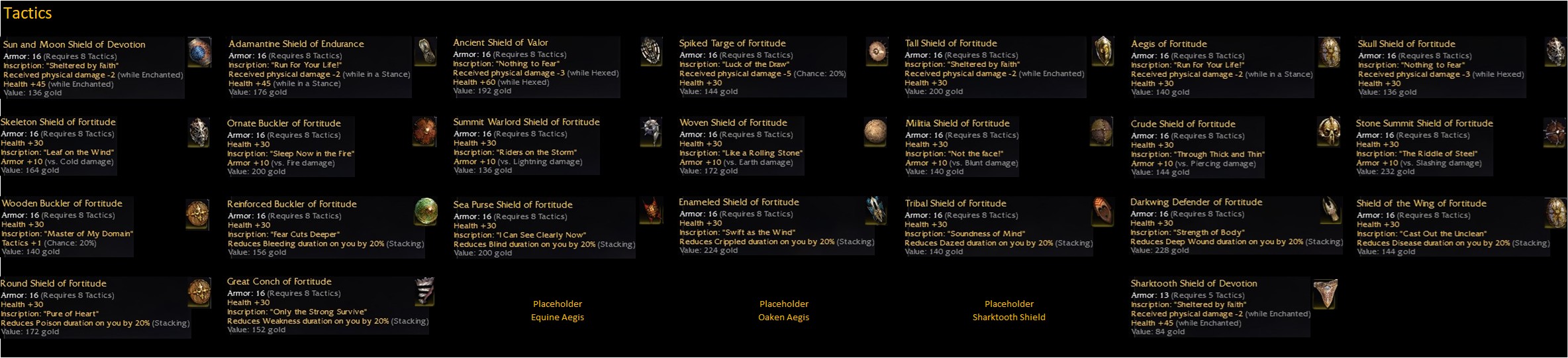
Task: Pick the Militia Shield of Fortitude icon
Action: [x=1102, y=133]
